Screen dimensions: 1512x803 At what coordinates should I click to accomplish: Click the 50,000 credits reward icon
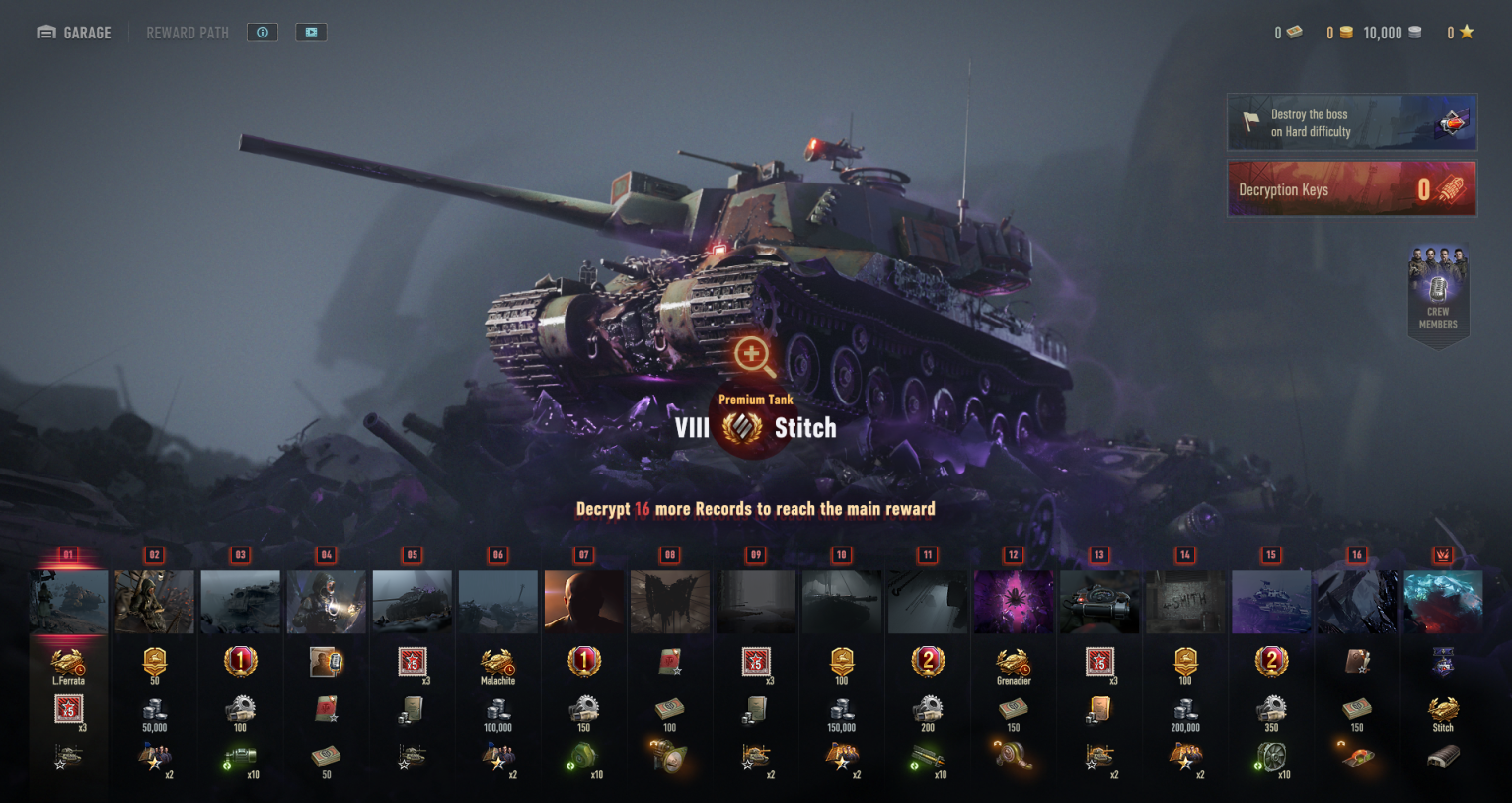154,710
